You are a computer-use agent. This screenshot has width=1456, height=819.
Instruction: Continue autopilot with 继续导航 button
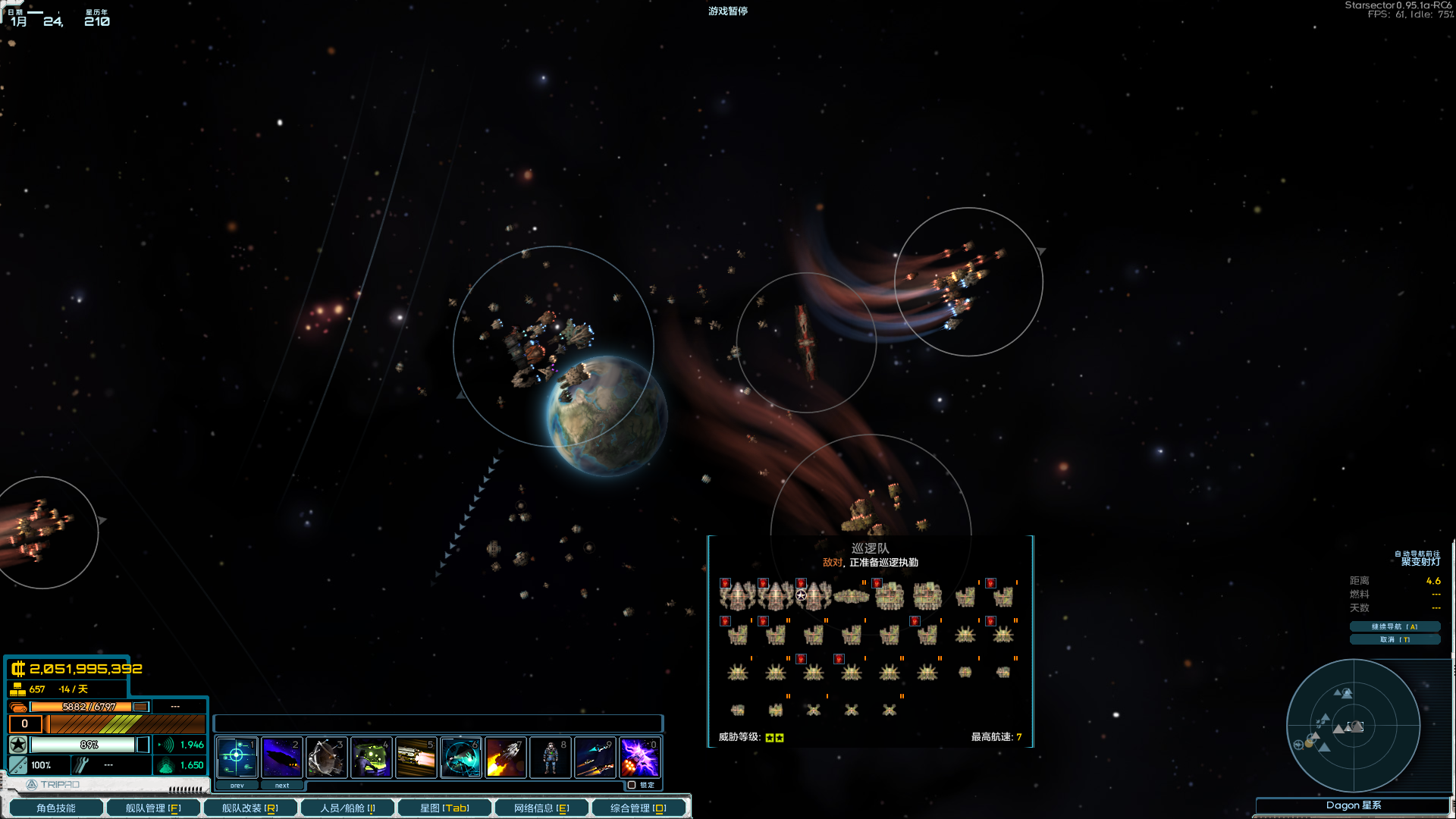click(1394, 626)
